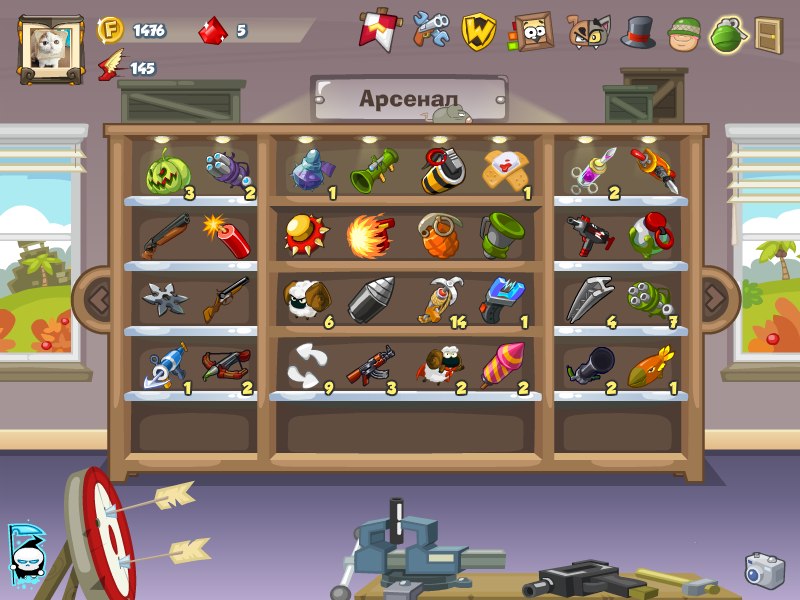Select the bandage medkit item
This screenshot has width=800, height=600.
click(503, 169)
